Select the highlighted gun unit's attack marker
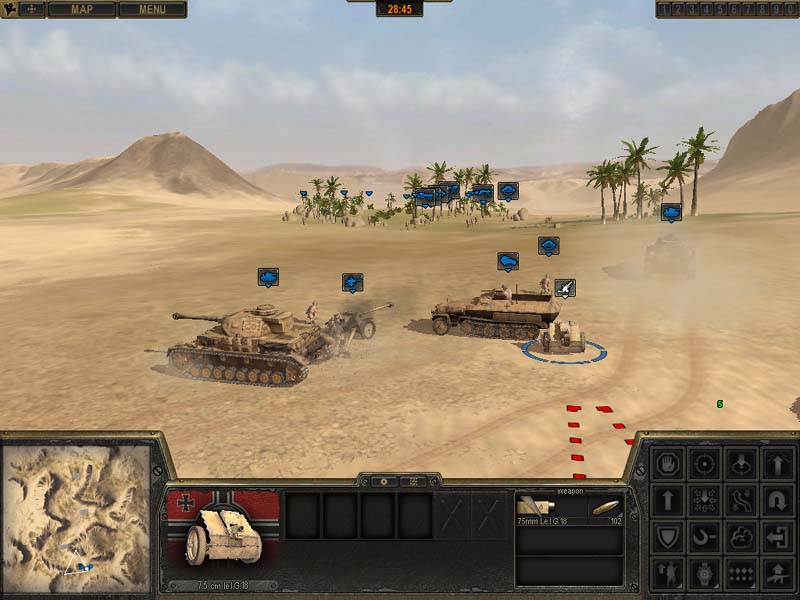800x600 pixels. tap(565, 288)
